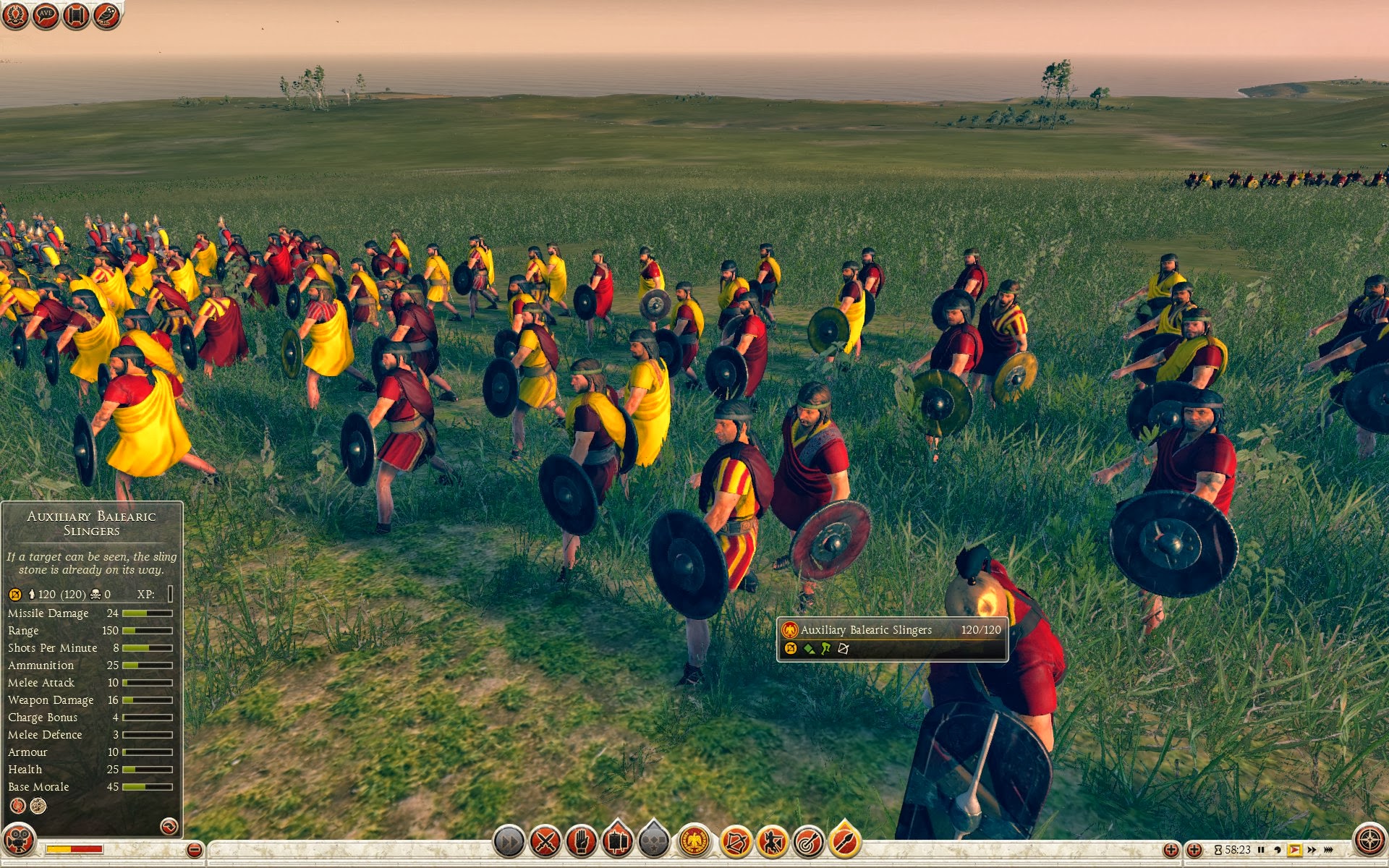Open the scroll objectives button
This screenshot has width=1389, height=868.
[x=76, y=15]
